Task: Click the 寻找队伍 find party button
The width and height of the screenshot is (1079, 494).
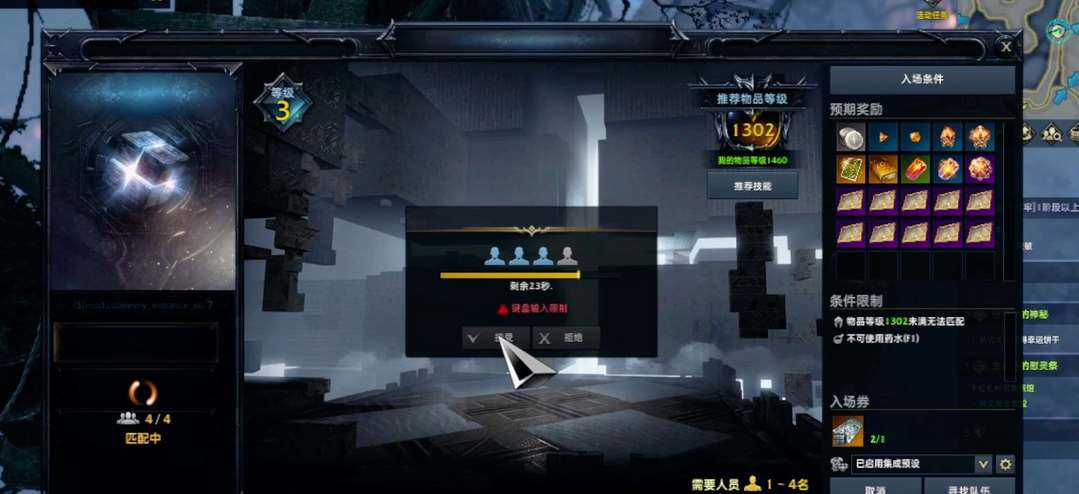Action: pos(967,489)
